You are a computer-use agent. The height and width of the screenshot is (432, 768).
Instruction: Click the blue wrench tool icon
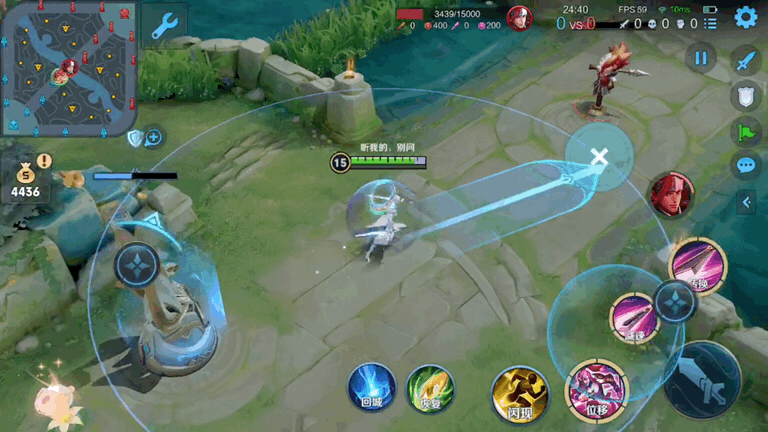tap(163, 25)
